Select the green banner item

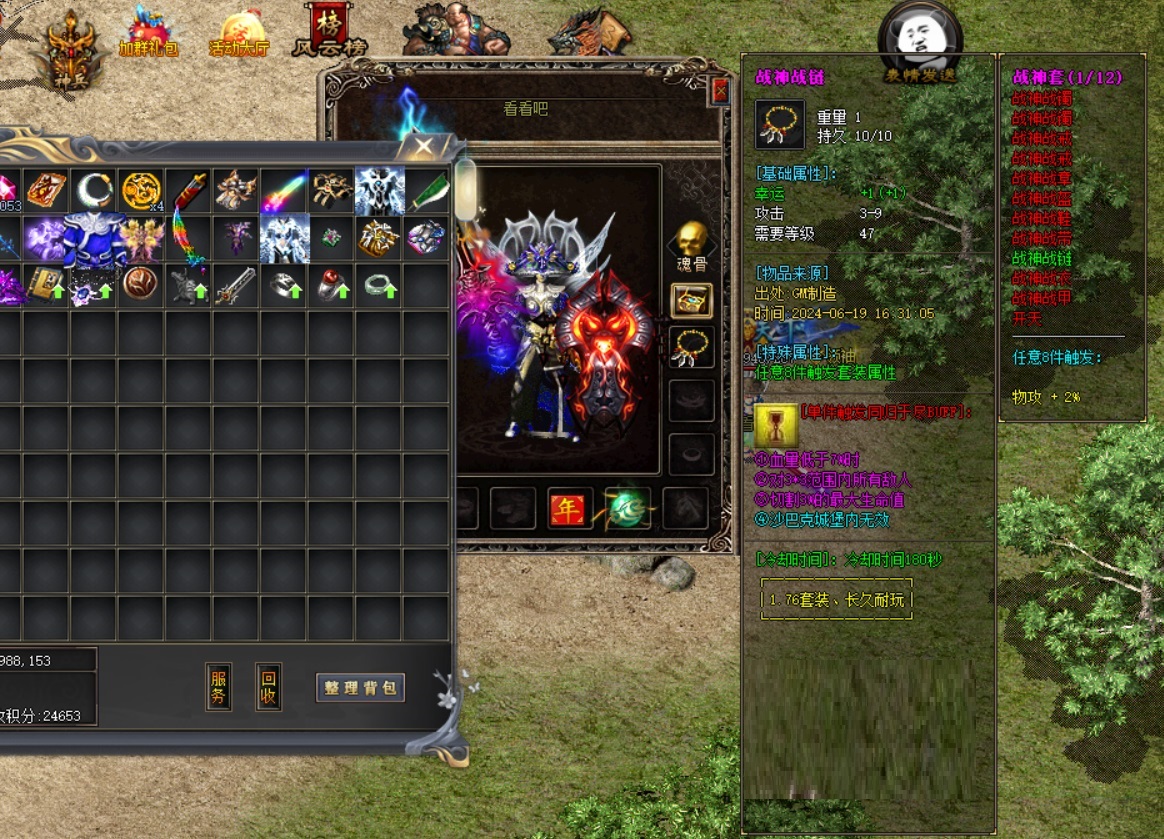pos(428,190)
